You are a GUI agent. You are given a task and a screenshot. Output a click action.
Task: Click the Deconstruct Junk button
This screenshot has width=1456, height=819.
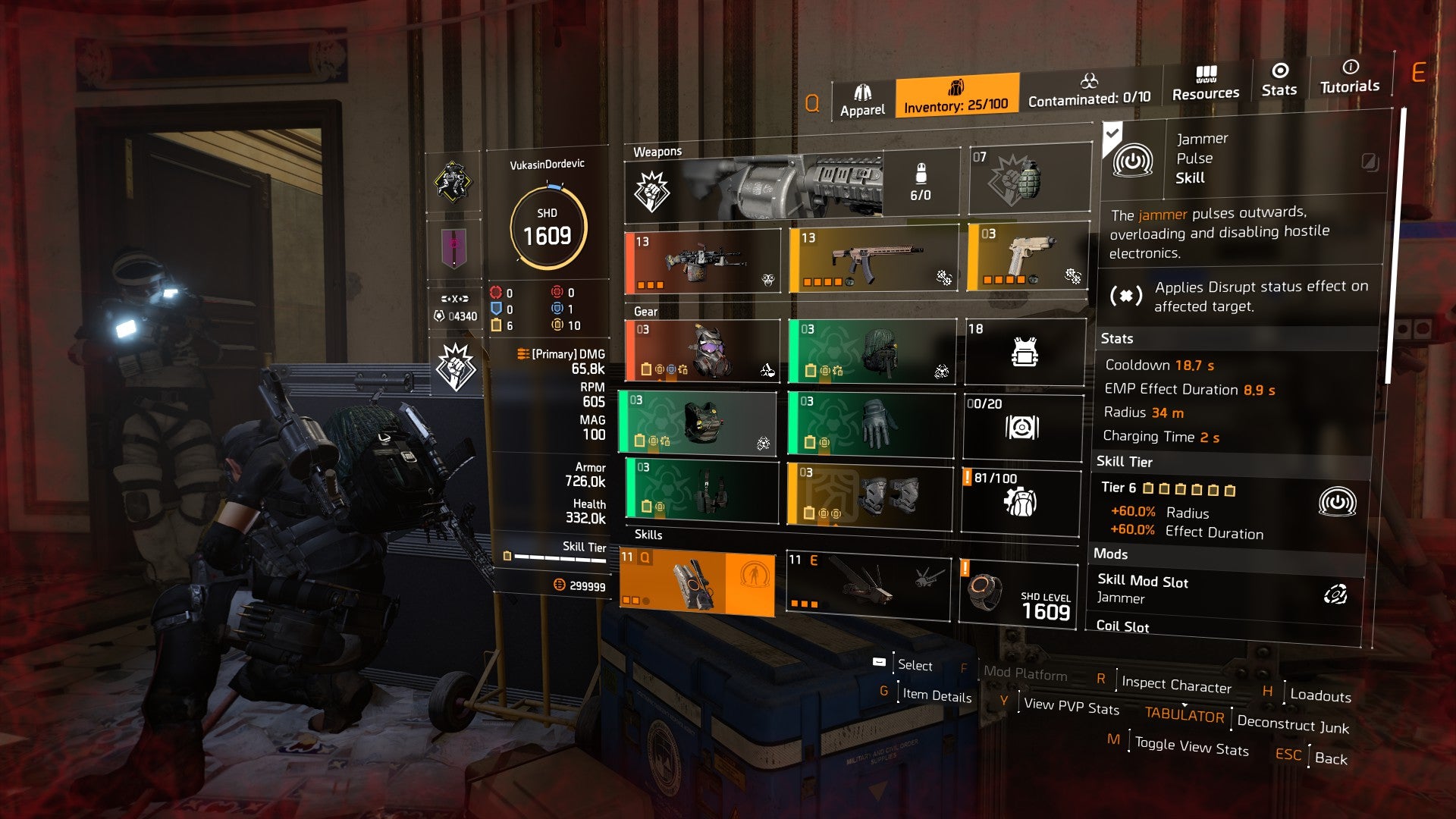[1292, 726]
